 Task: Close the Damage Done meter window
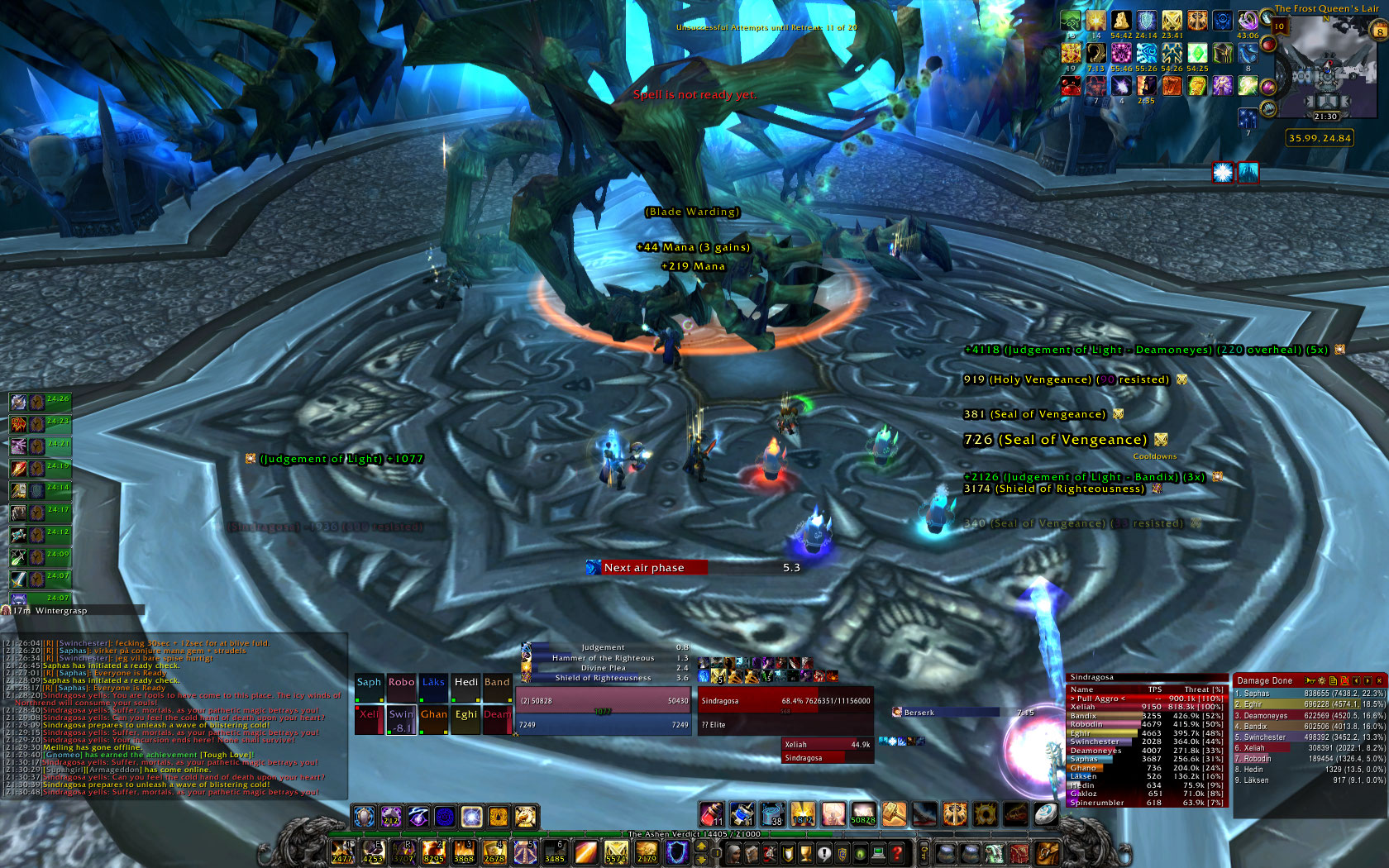1379,680
